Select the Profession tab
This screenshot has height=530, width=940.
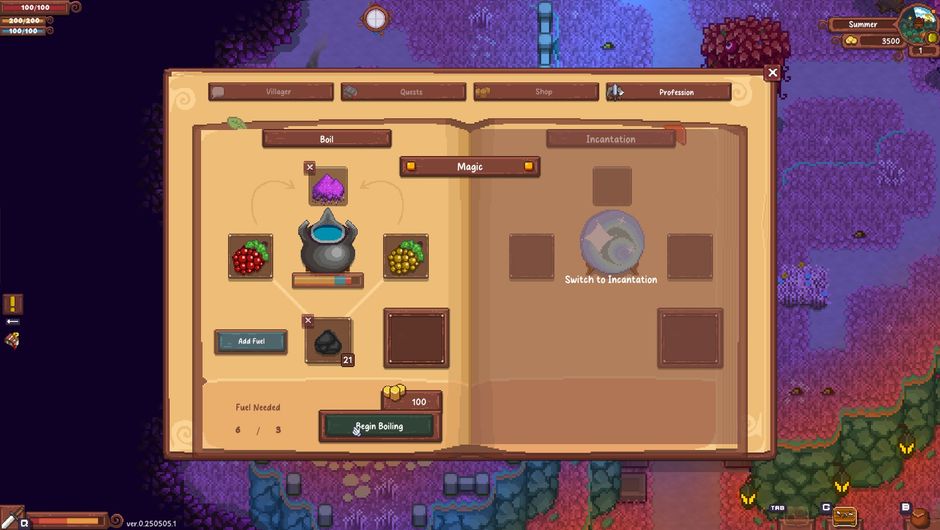click(x=669, y=92)
